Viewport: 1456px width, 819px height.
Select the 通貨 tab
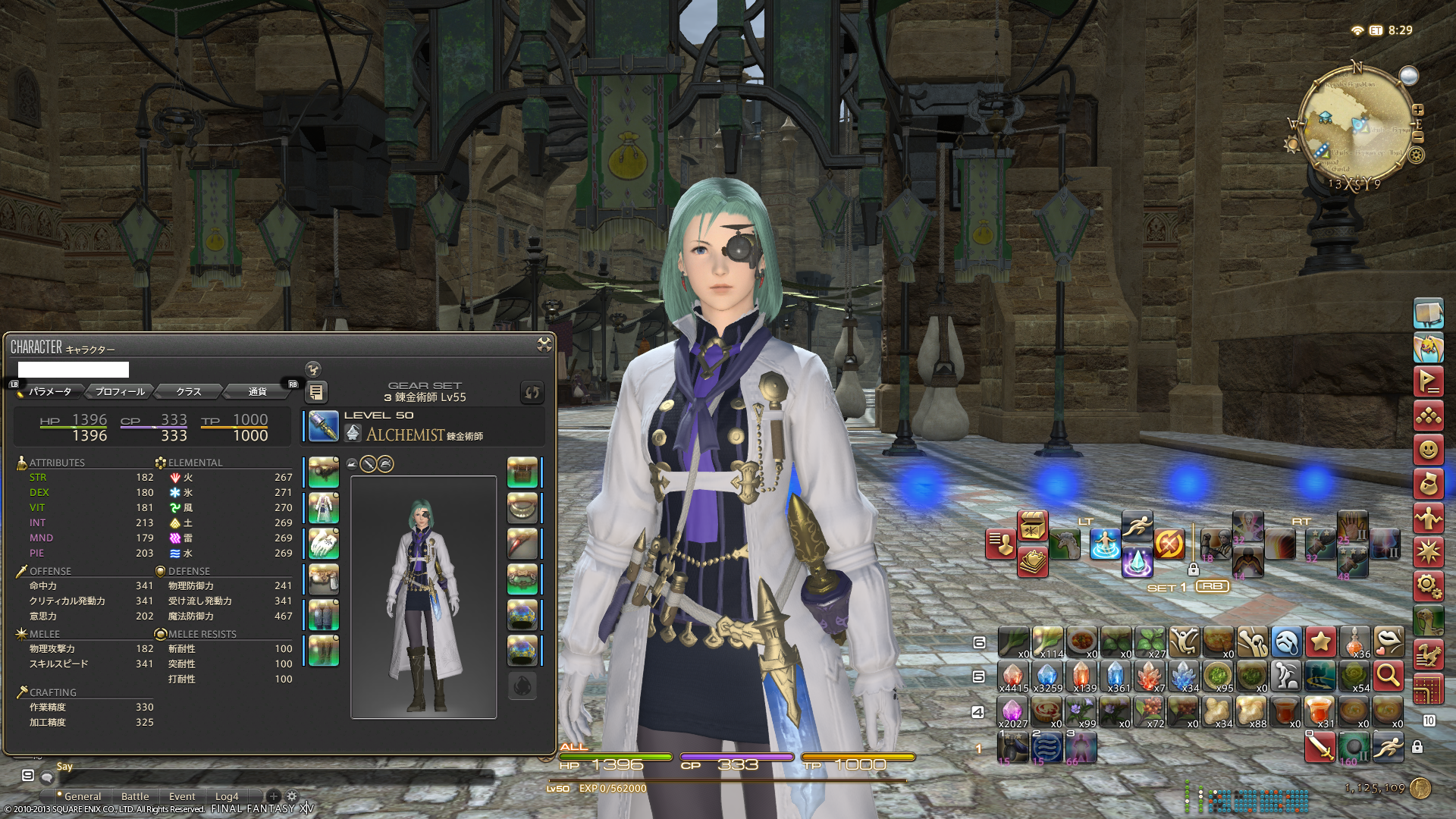tap(257, 391)
